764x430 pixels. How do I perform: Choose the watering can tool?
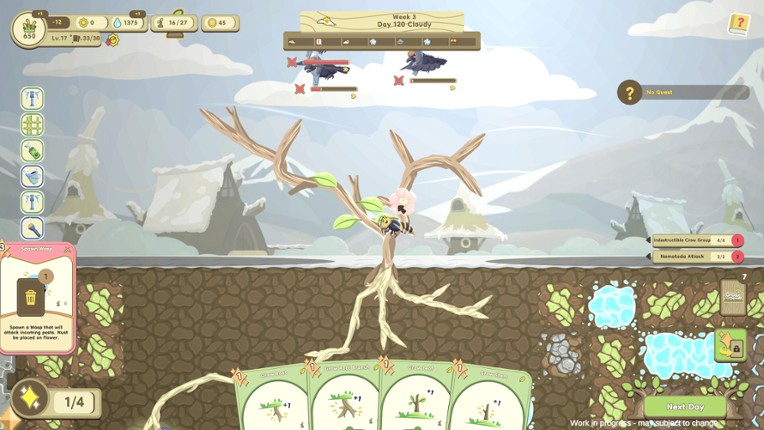pyautogui.click(x=32, y=177)
